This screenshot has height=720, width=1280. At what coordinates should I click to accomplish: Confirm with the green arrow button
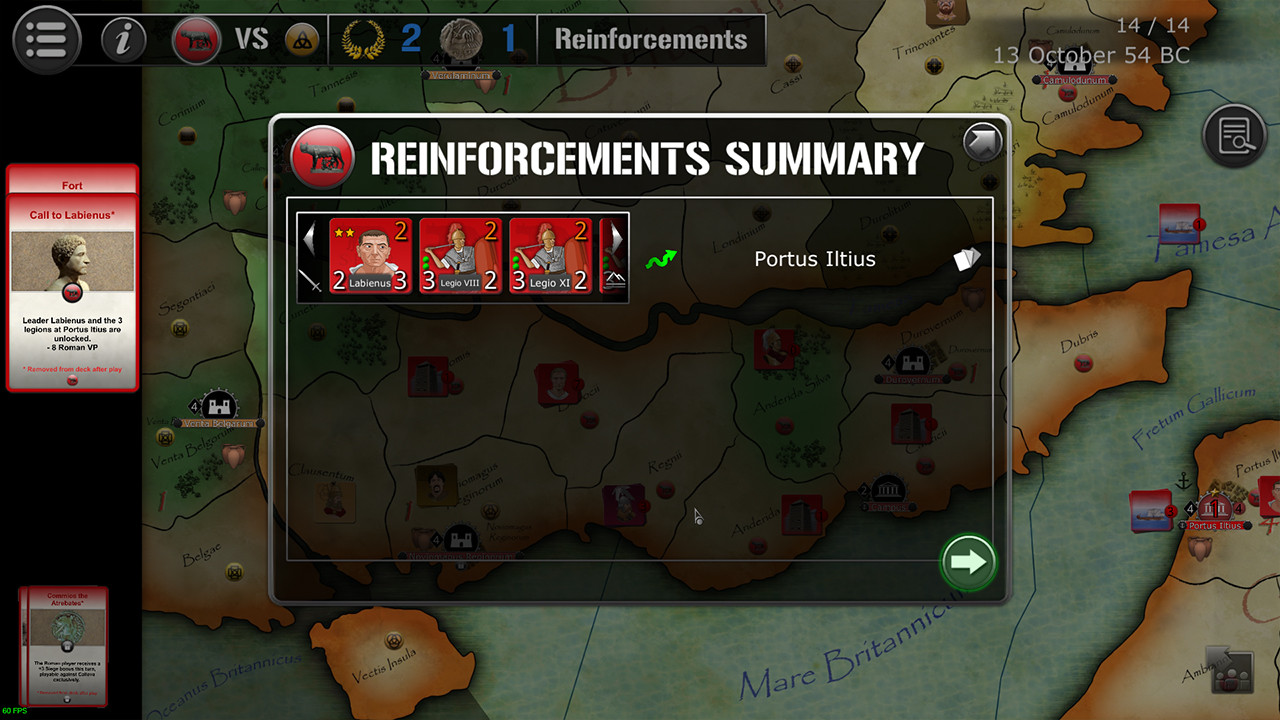(967, 562)
